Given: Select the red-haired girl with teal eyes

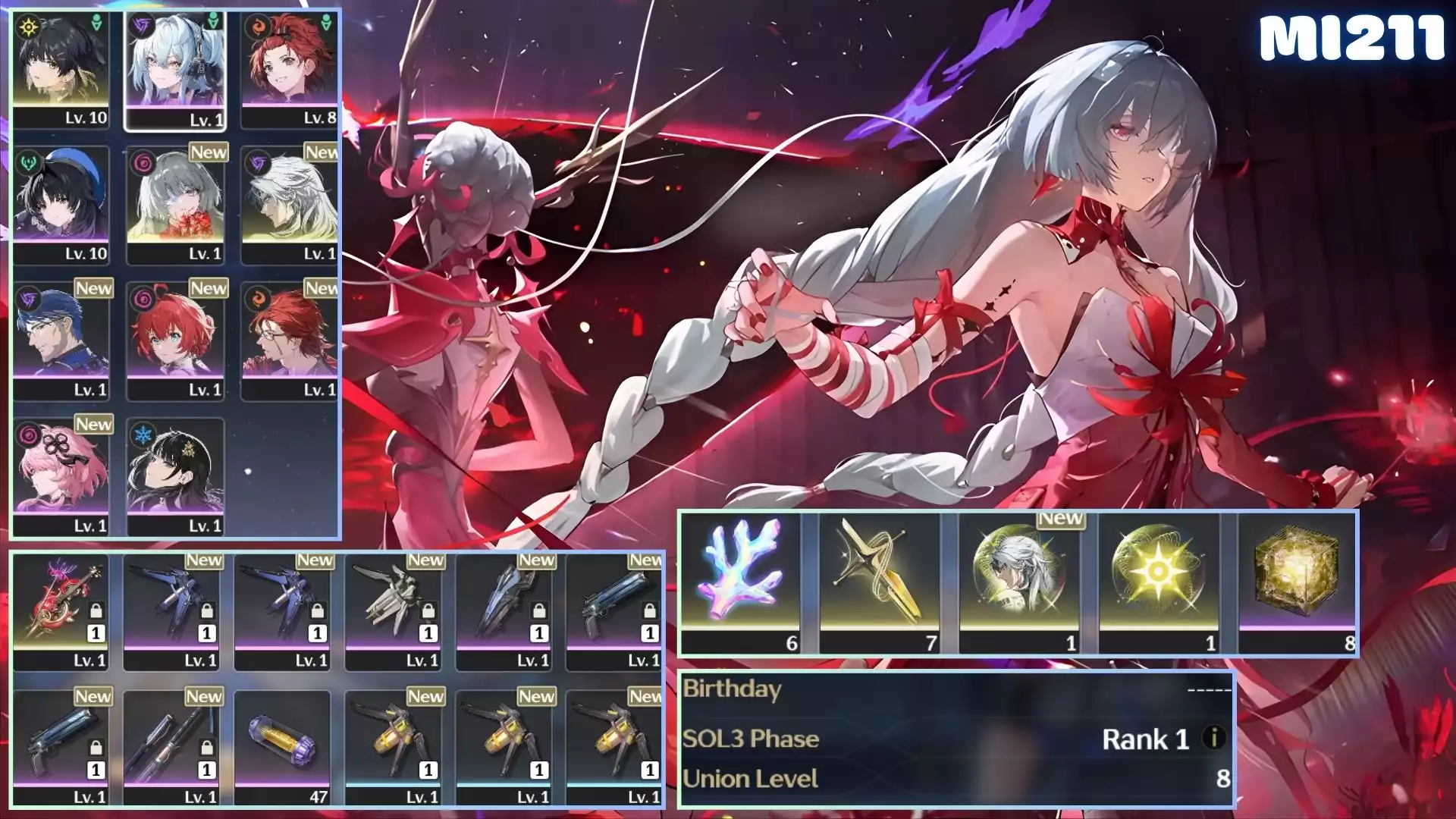Looking at the screenshot, I should coord(175,340).
